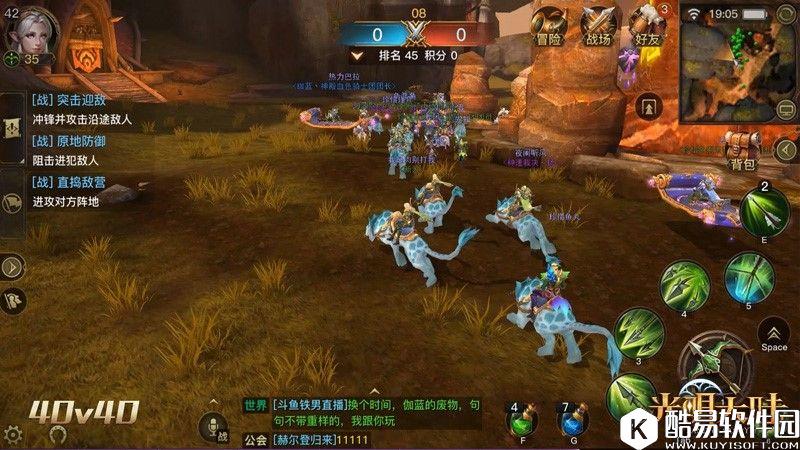Activate the crossed arrows skill labeled 5
This screenshot has height=450, width=800.
click(x=745, y=275)
